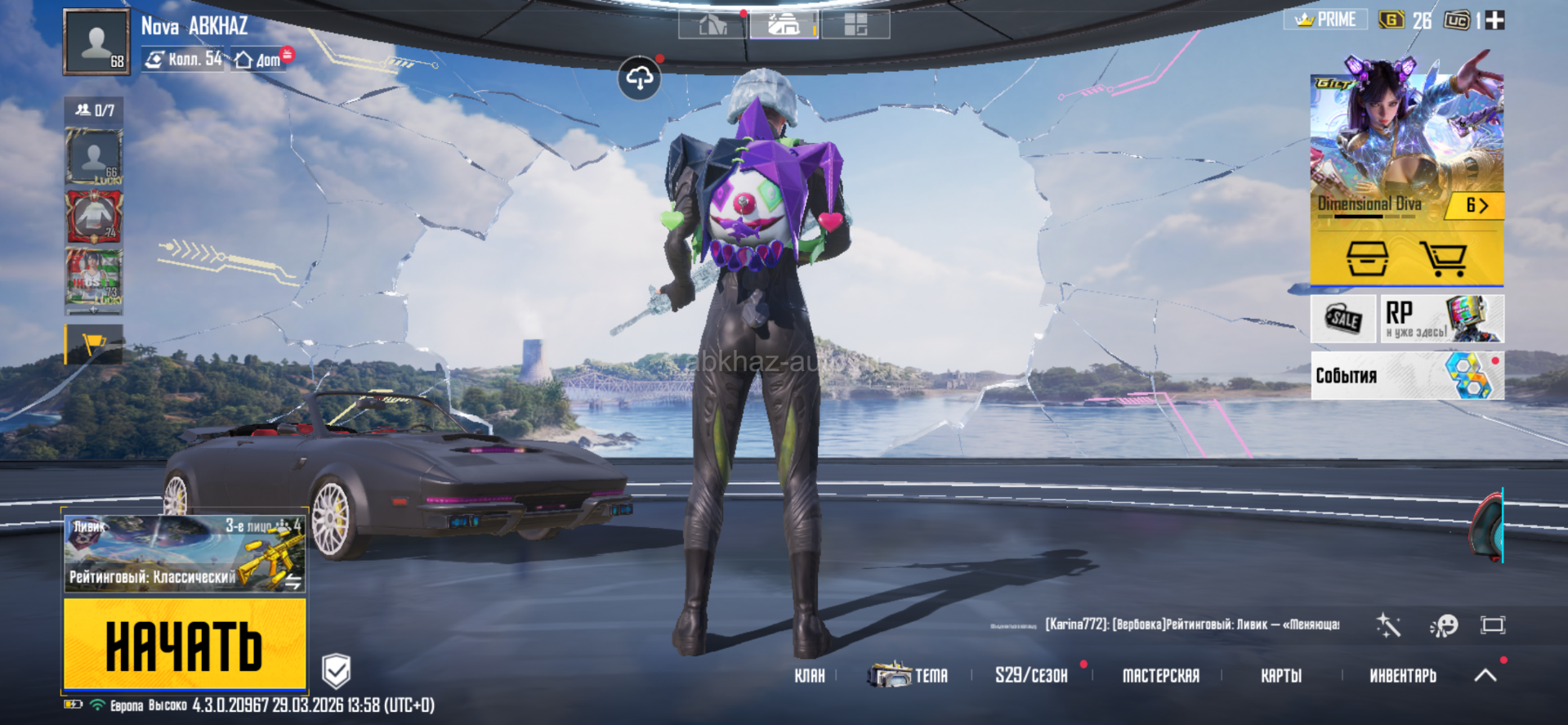View the Dimensional Diva banner
The width and height of the screenshot is (1568, 725).
(x=1406, y=147)
